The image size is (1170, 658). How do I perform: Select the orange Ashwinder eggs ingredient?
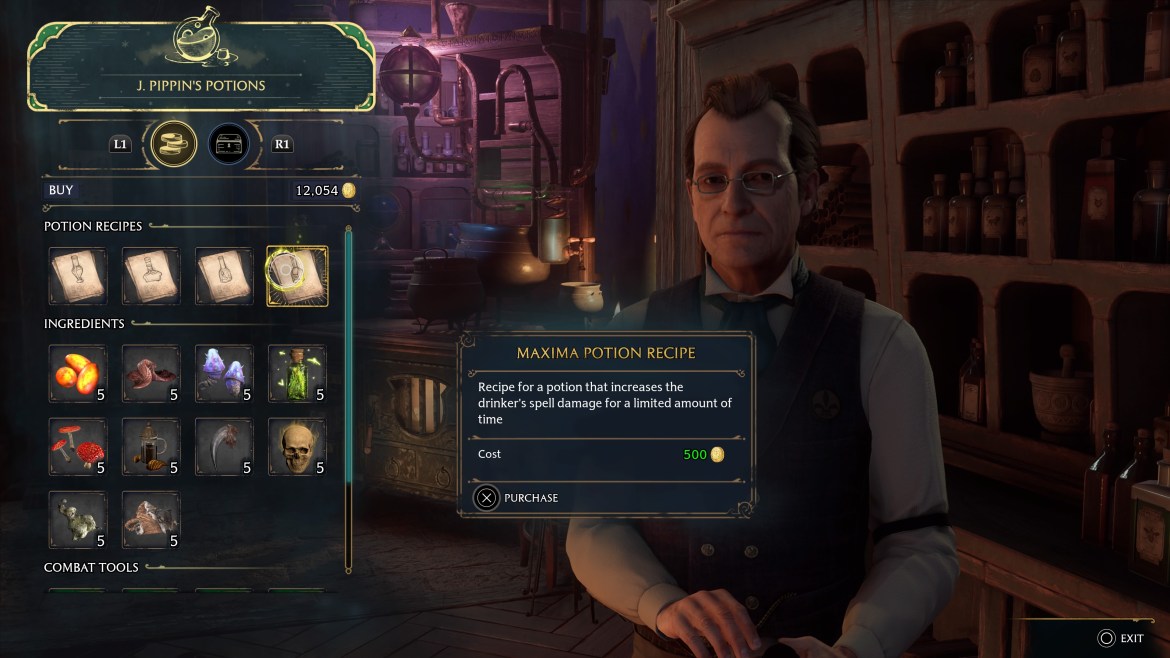[x=78, y=374]
